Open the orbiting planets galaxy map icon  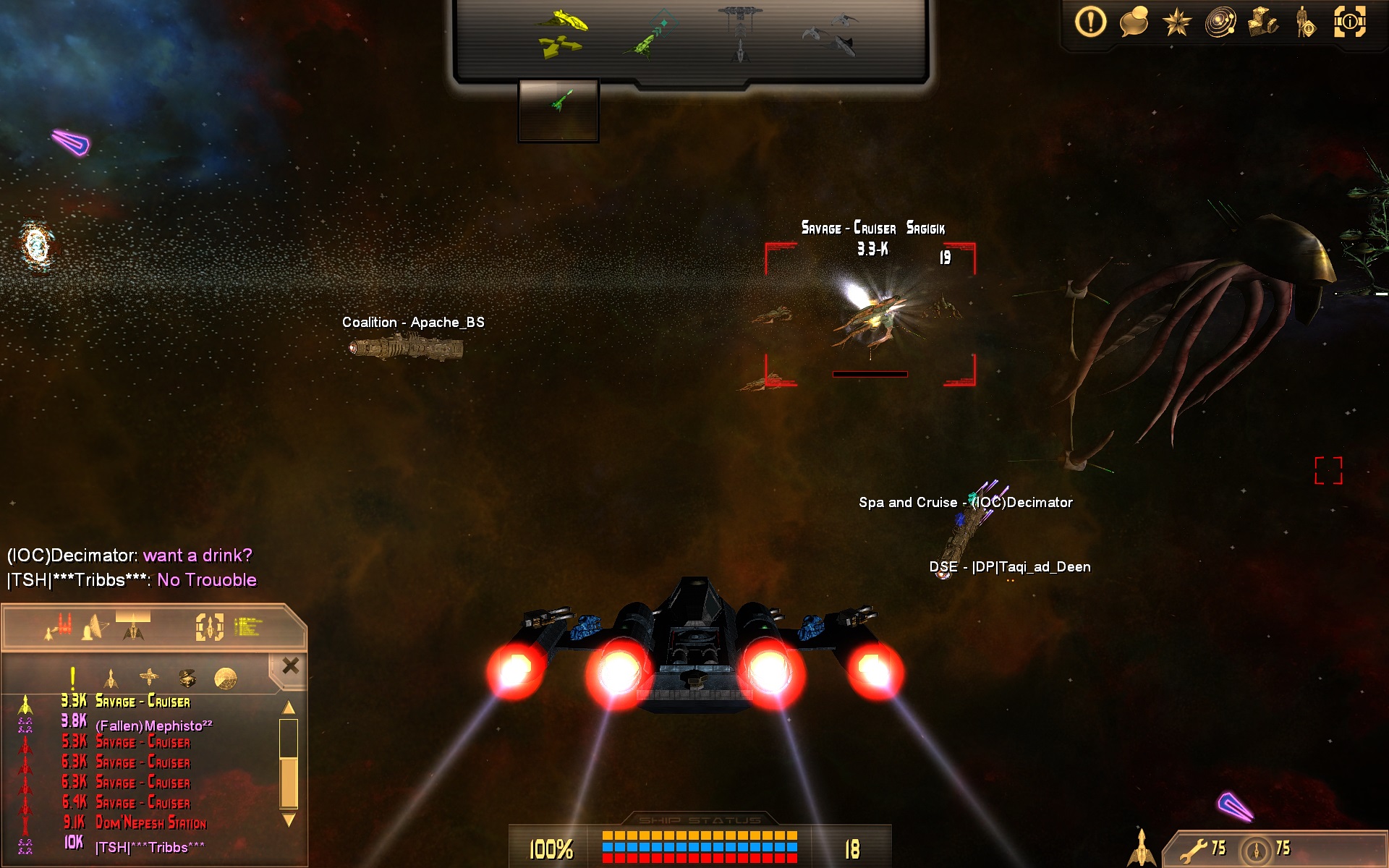[1220, 22]
